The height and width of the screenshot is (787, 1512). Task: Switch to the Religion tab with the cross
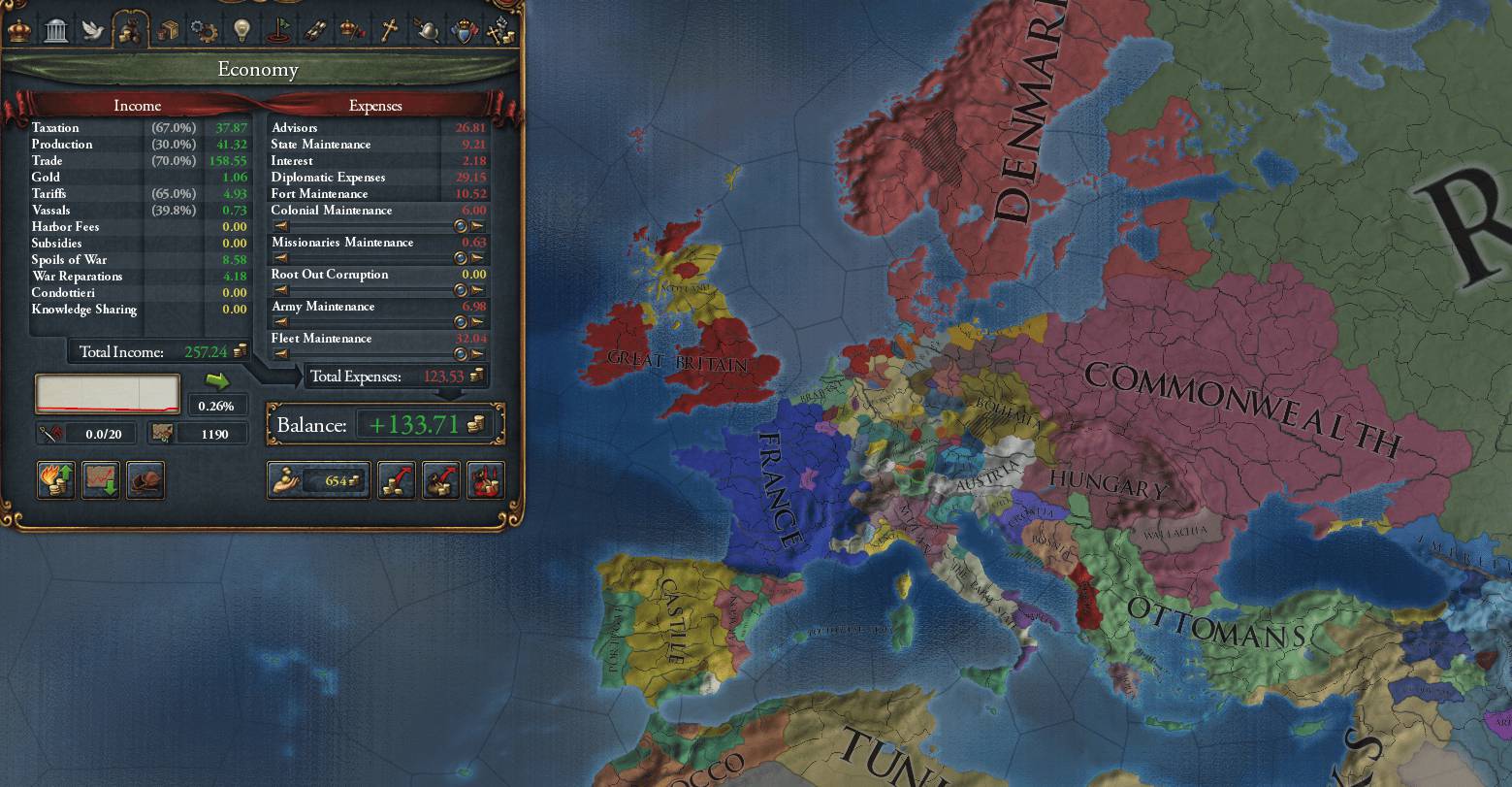[389, 30]
